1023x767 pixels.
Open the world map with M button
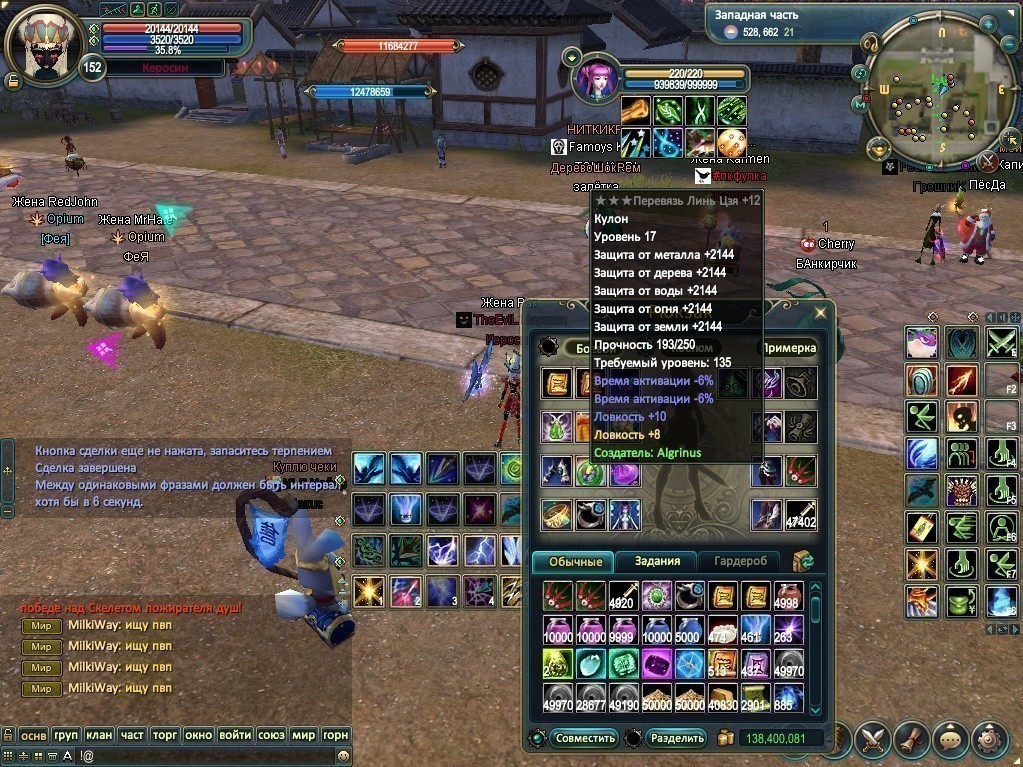point(861,103)
